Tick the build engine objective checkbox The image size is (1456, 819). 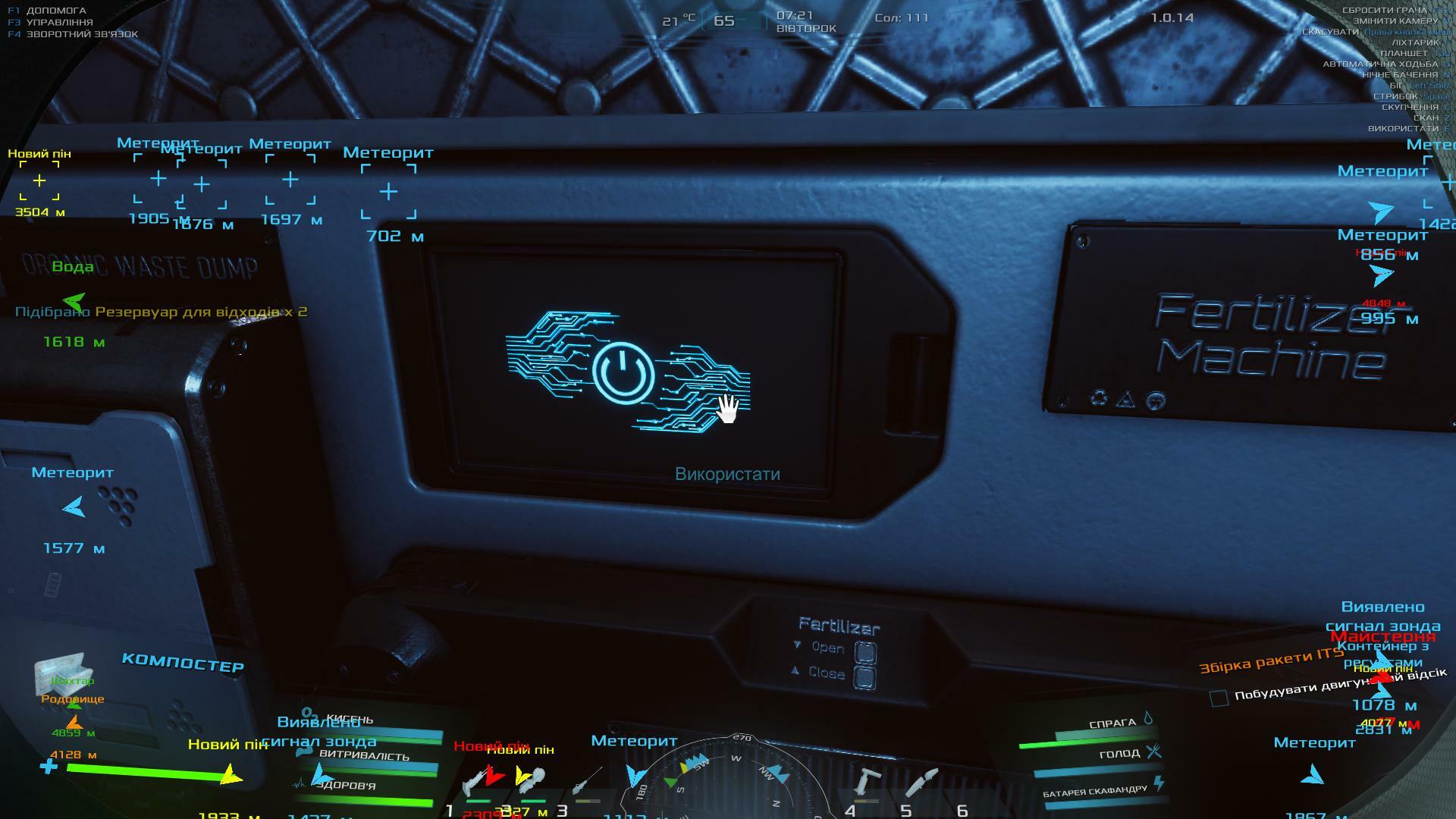1219,698
